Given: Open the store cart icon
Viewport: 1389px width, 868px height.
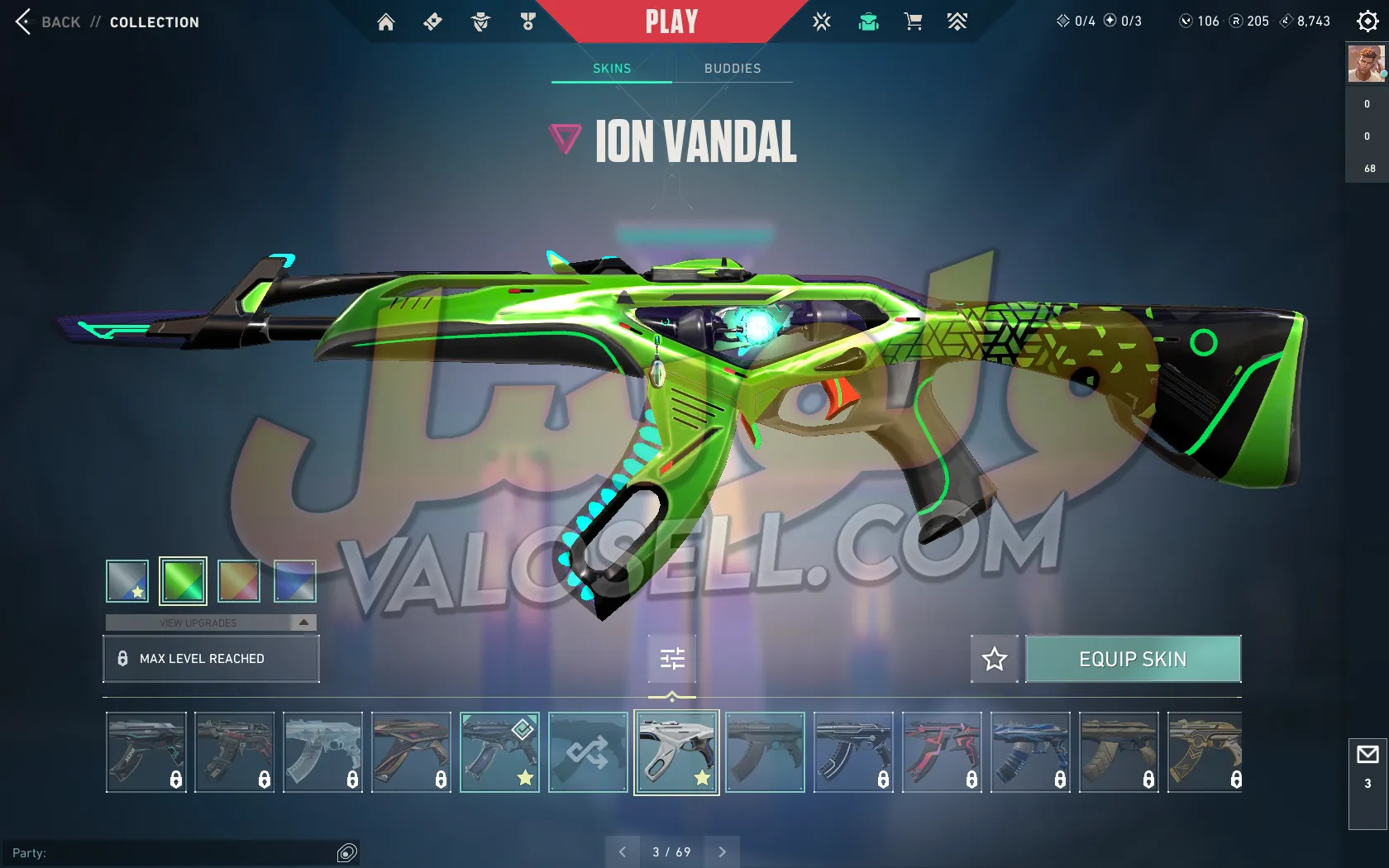Looking at the screenshot, I should 913,22.
